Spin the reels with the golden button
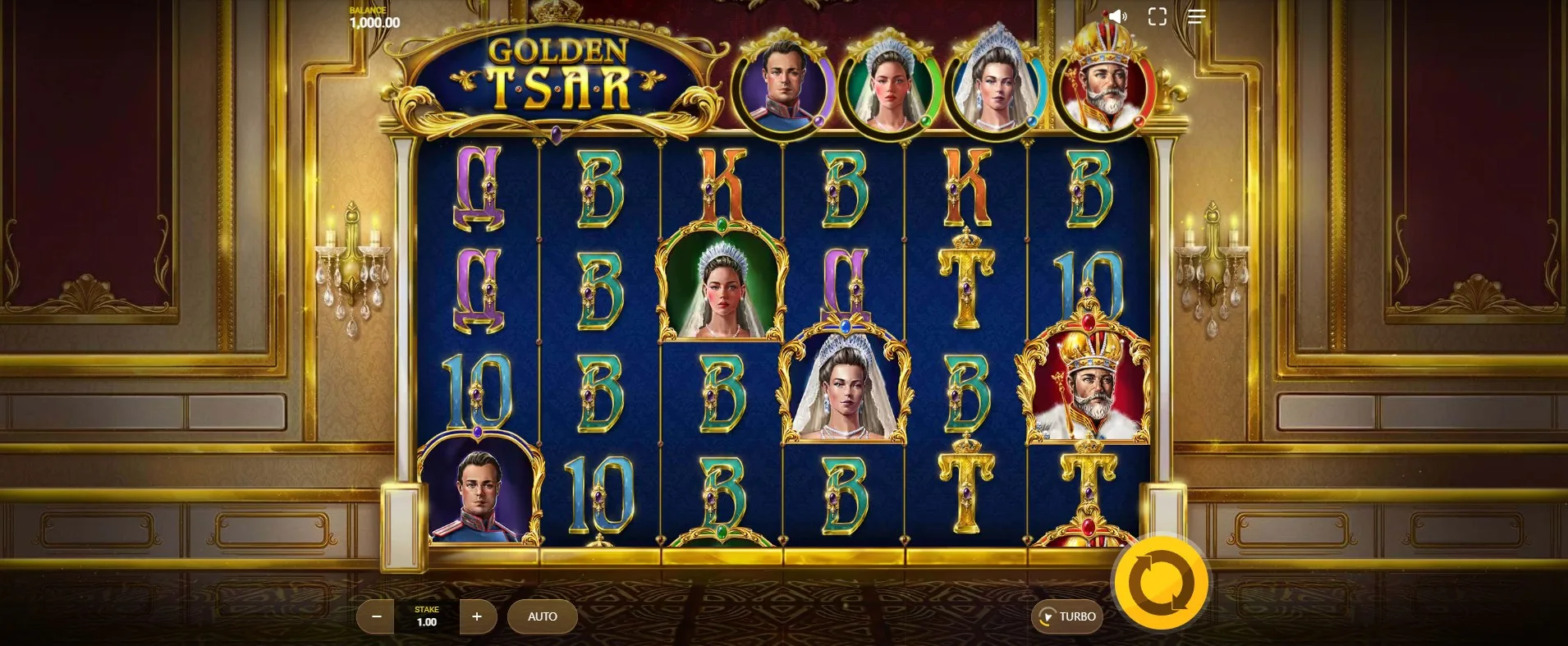The width and height of the screenshot is (1568, 646). tap(1161, 584)
